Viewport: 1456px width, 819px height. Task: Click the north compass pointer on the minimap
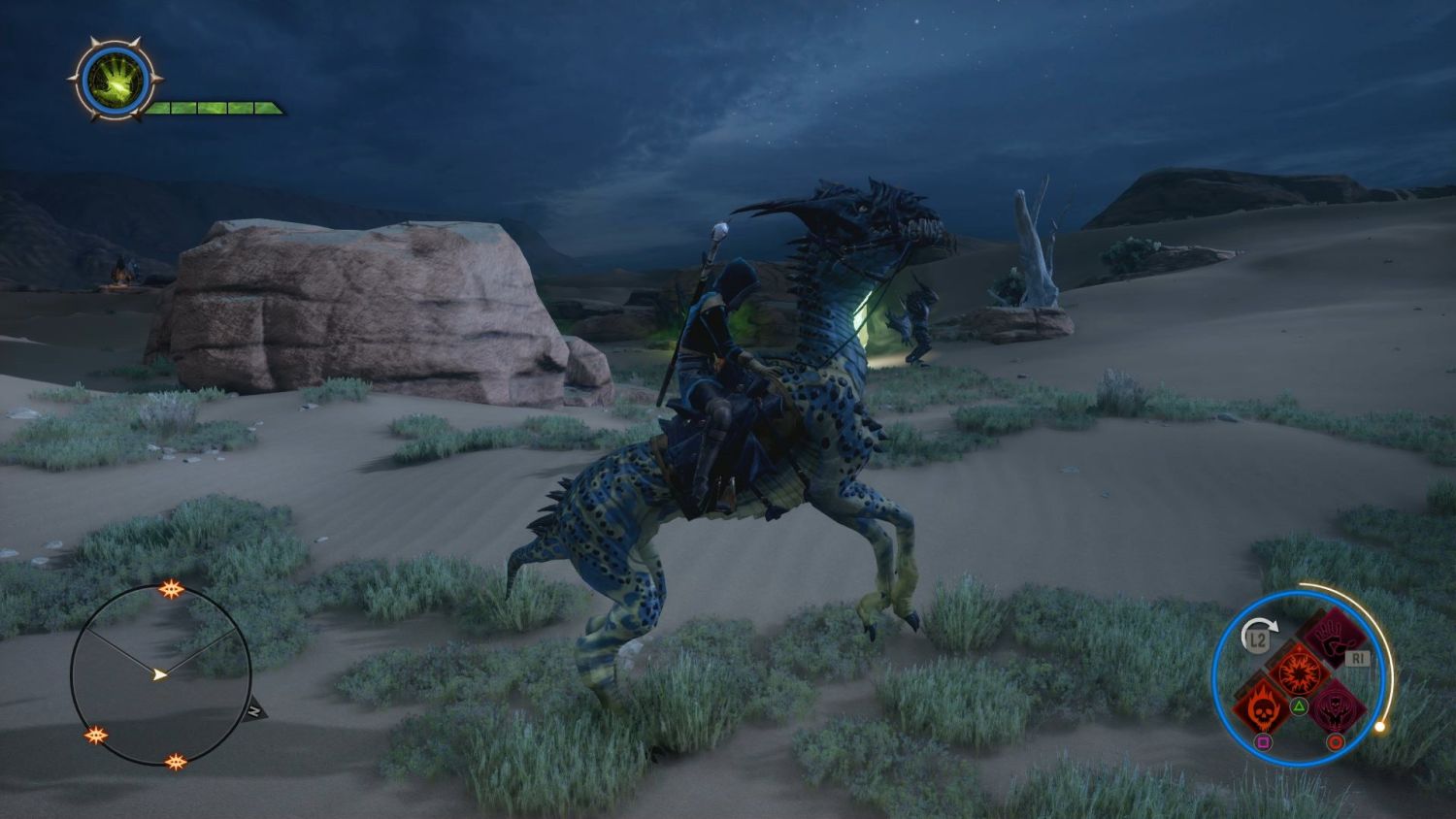(254, 710)
